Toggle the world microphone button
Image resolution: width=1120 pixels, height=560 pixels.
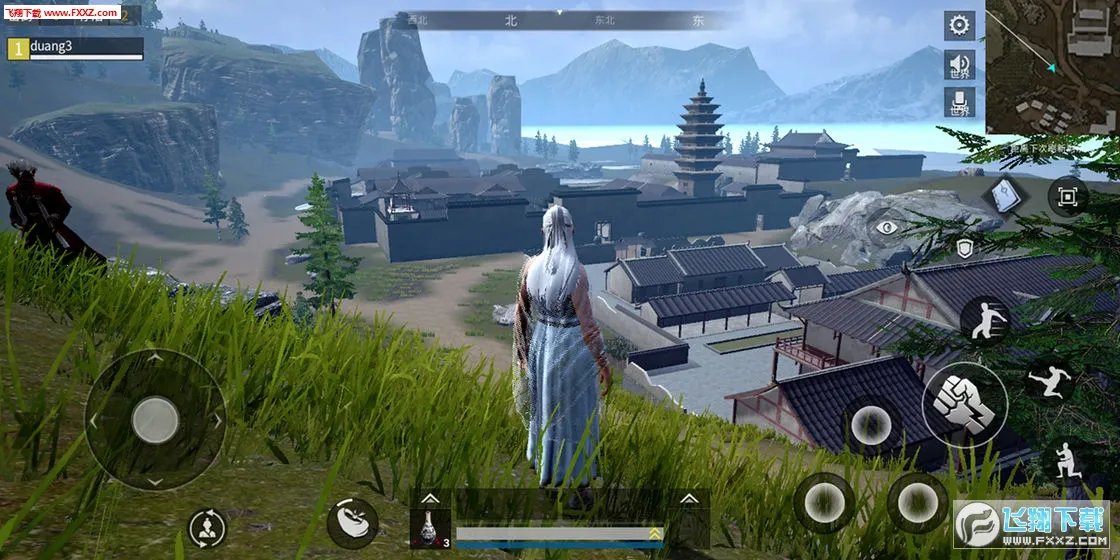[960, 102]
